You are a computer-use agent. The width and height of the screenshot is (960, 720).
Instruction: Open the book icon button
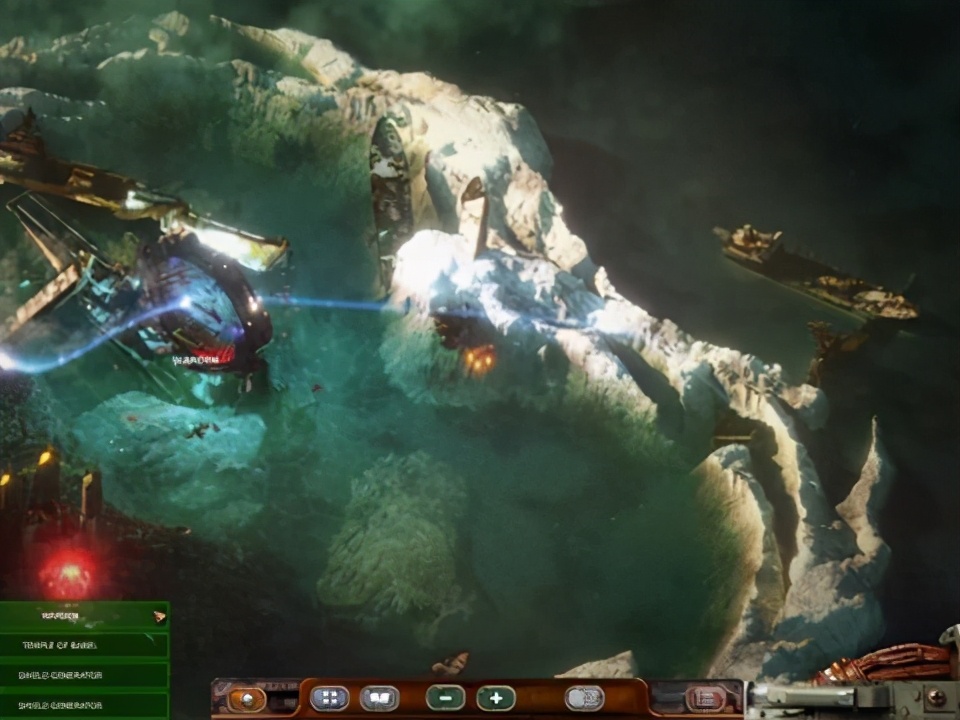380,698
